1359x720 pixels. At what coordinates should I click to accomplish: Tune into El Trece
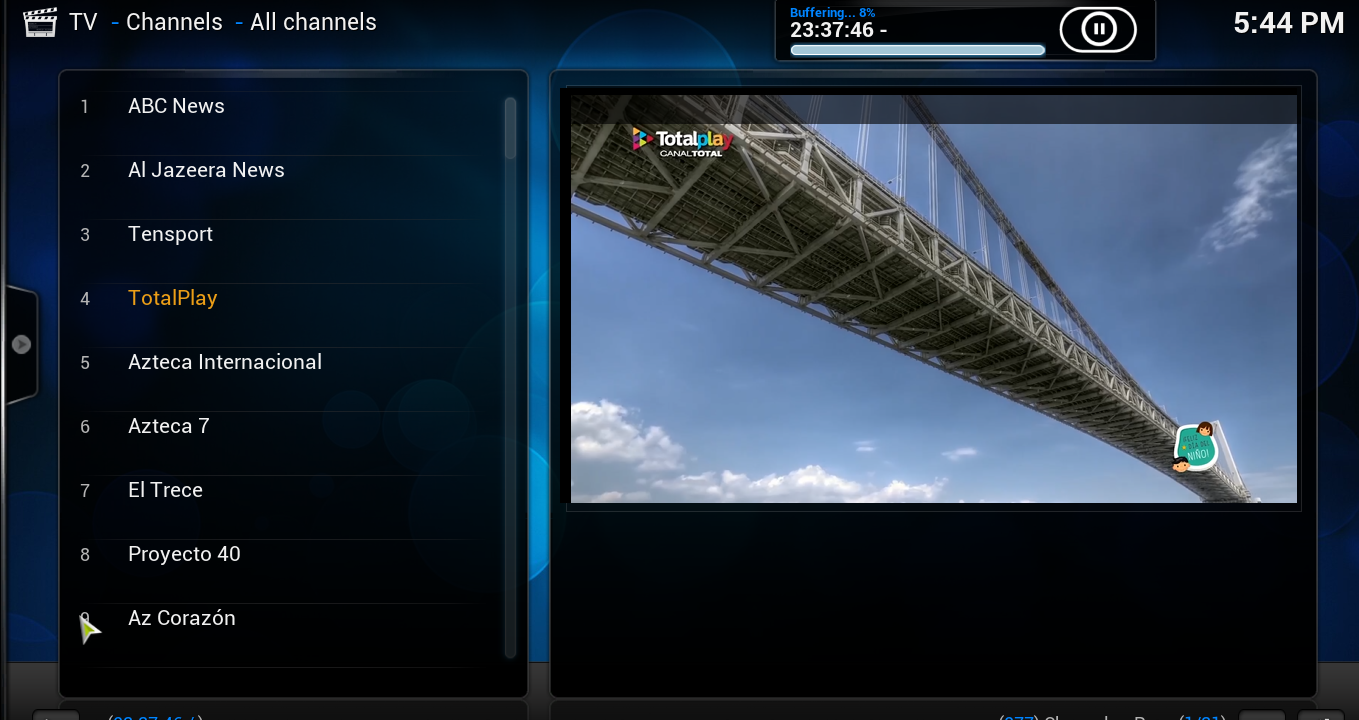click(x=165, y=490)
